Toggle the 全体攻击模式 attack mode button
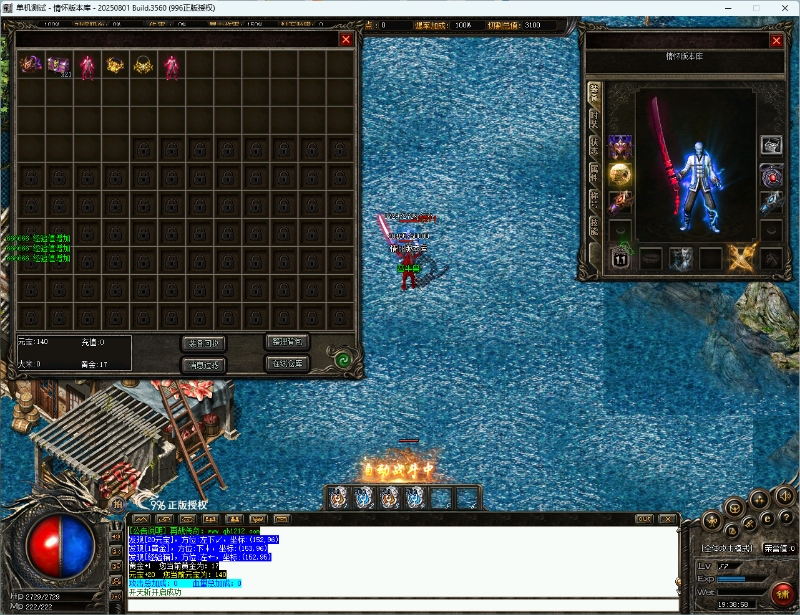 727,548
